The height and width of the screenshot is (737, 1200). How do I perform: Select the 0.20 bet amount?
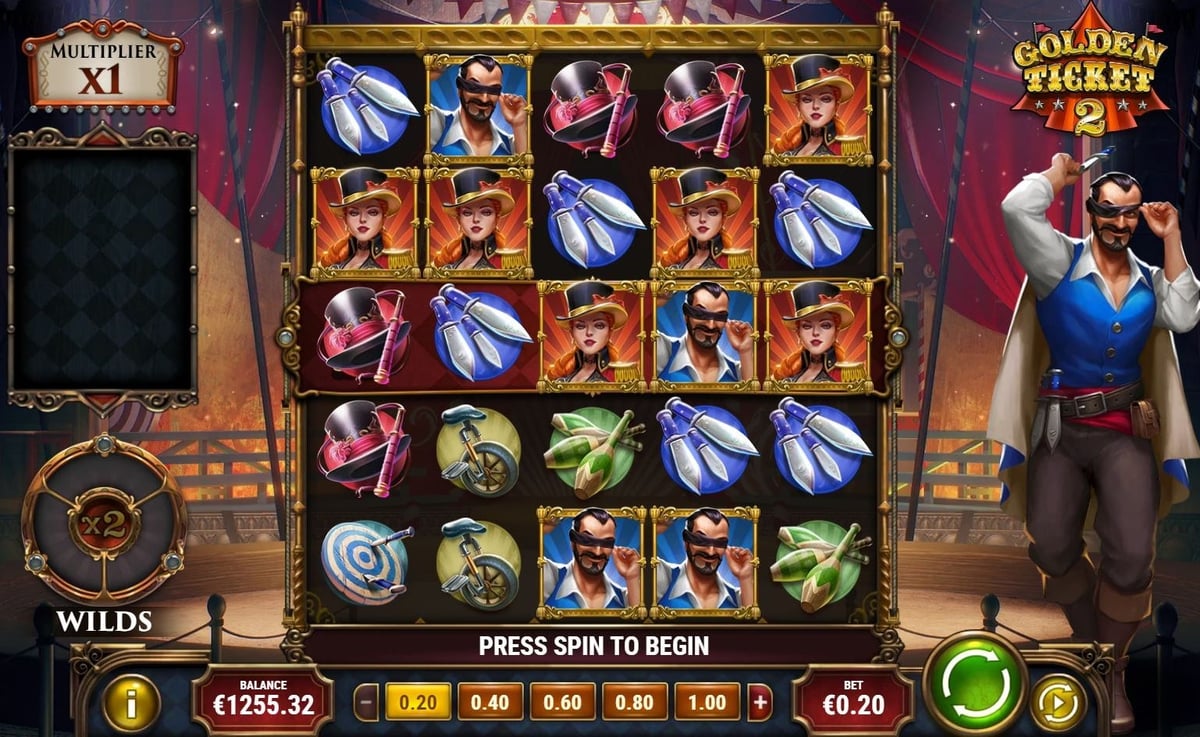pos(418,702)
